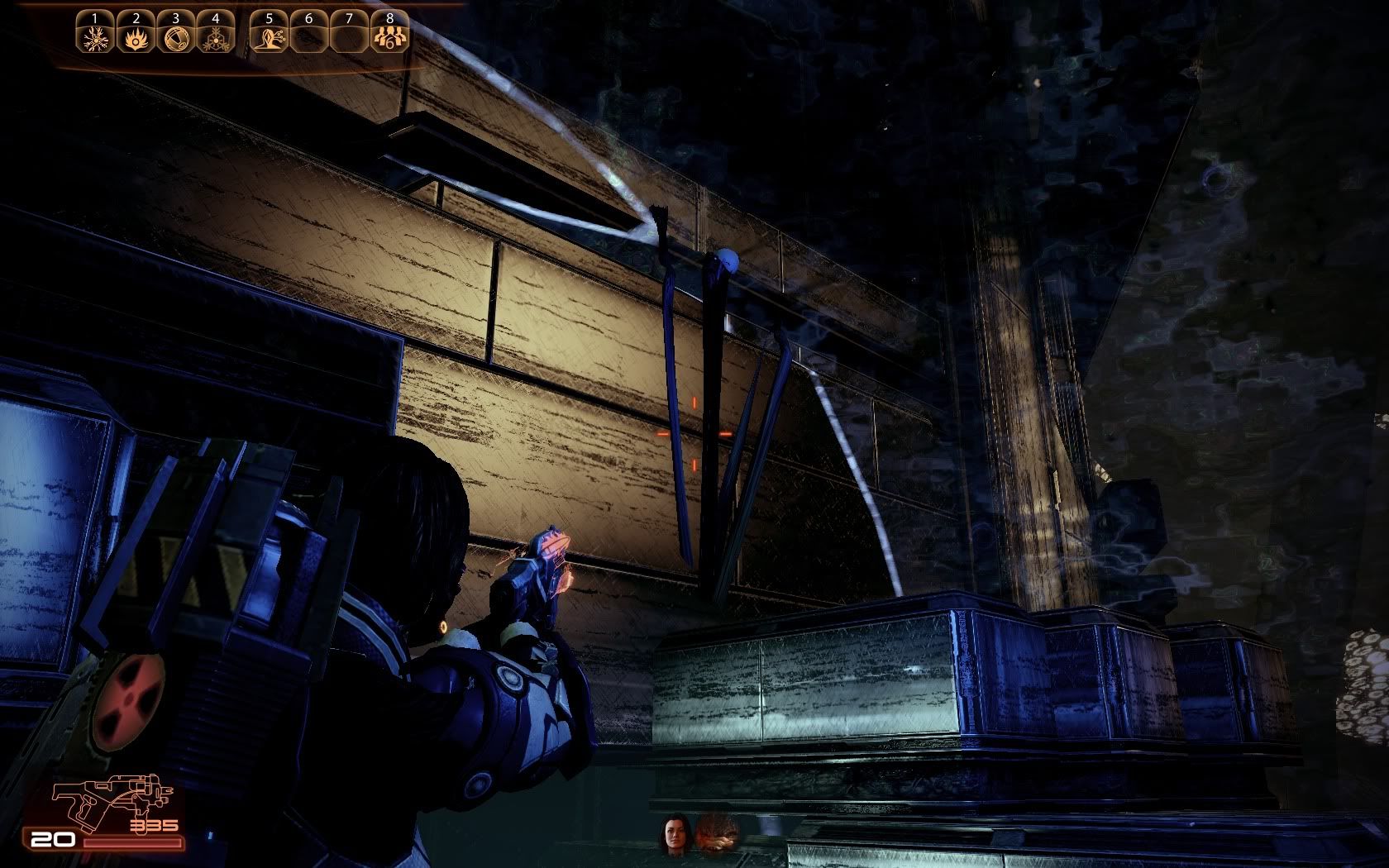This screenshot has height=868, width=1389.
Task: Use the Incinerate flame ability
Action: point(136,38)
